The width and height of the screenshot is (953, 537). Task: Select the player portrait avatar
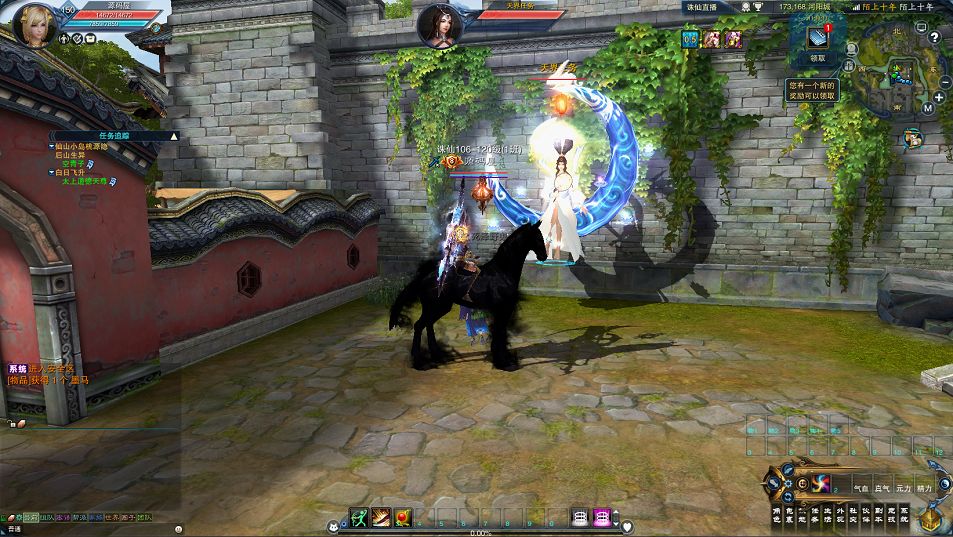tap(33, 24)
